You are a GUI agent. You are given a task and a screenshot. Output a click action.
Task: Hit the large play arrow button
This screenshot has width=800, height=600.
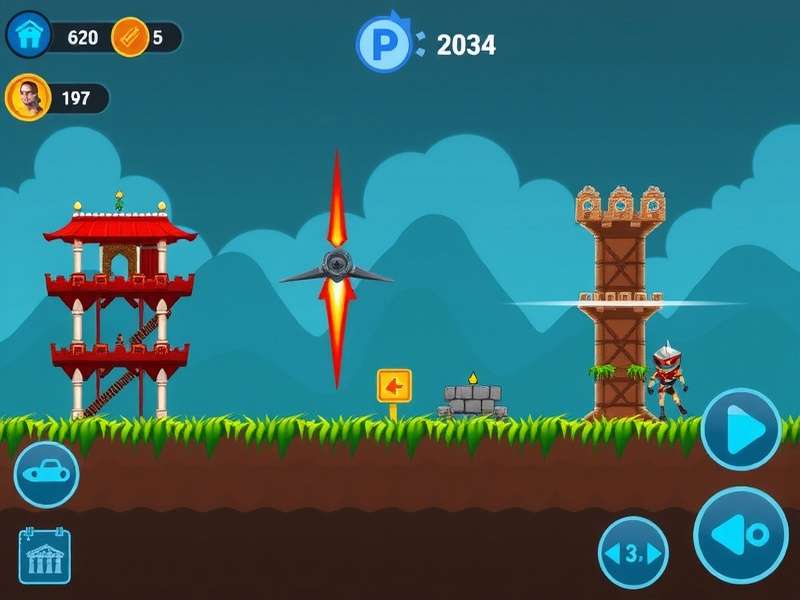point(741,429)
